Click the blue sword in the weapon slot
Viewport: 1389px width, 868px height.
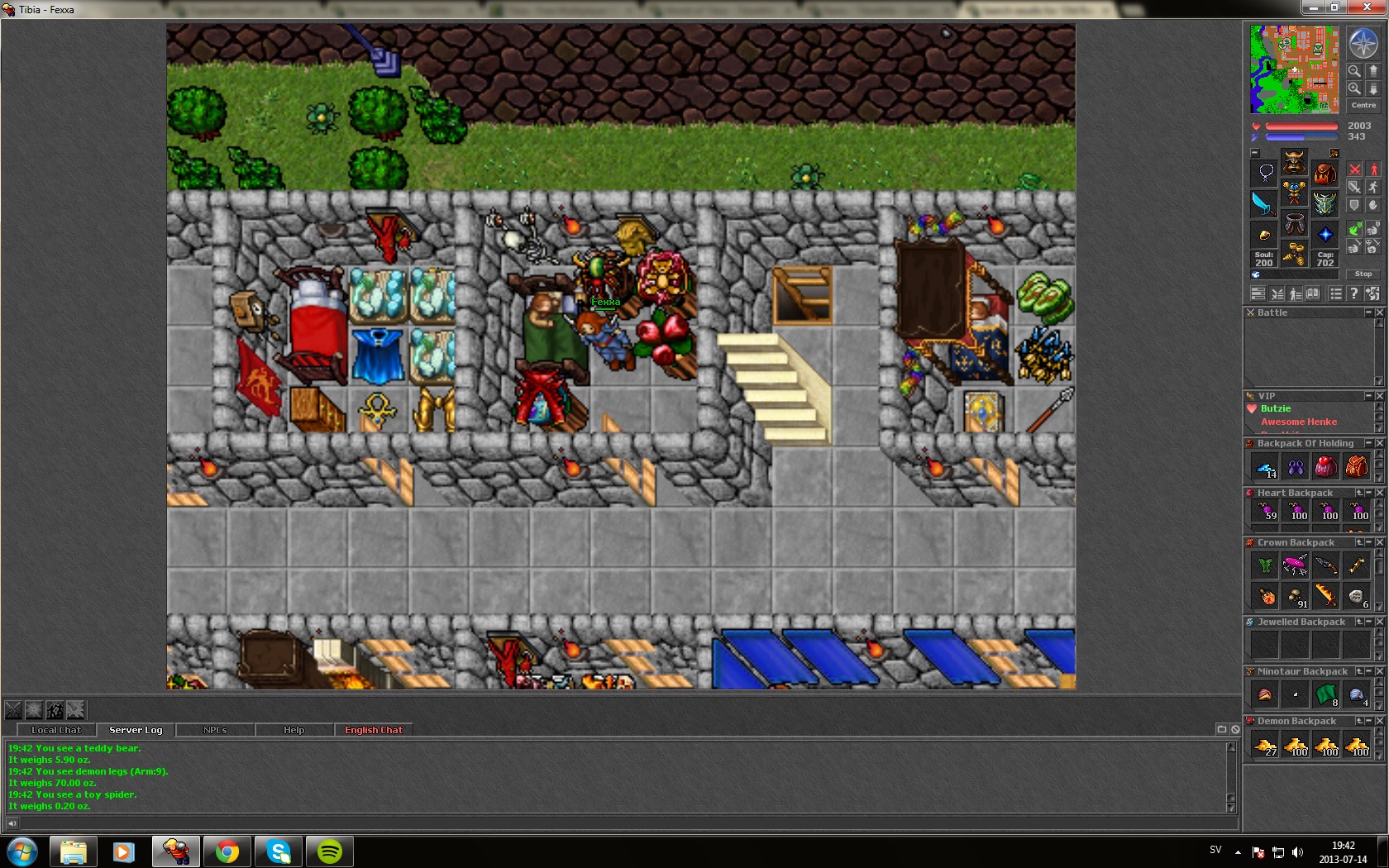click(x=1264, y=203)
